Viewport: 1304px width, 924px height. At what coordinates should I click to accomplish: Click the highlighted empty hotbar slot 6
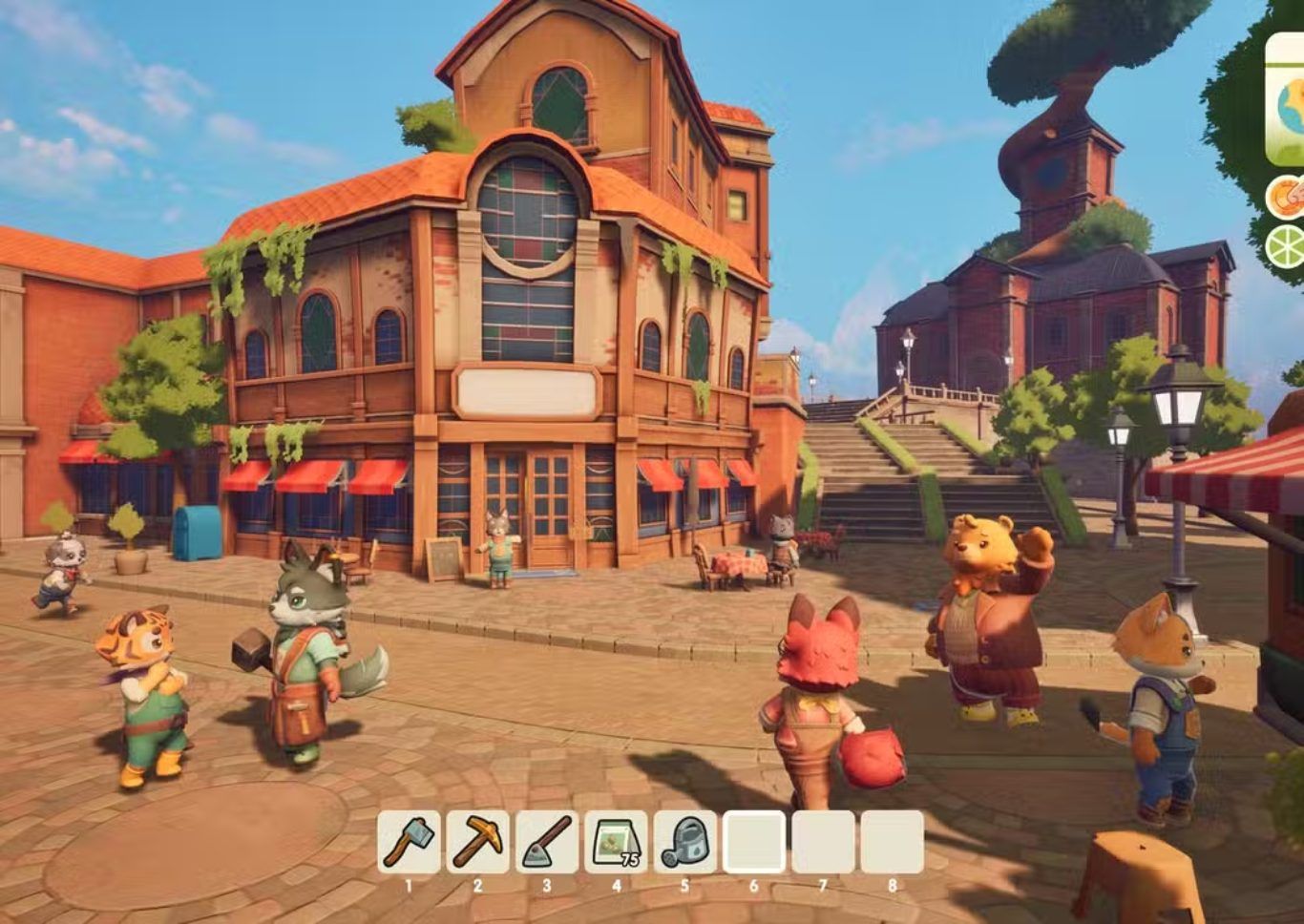754,841
